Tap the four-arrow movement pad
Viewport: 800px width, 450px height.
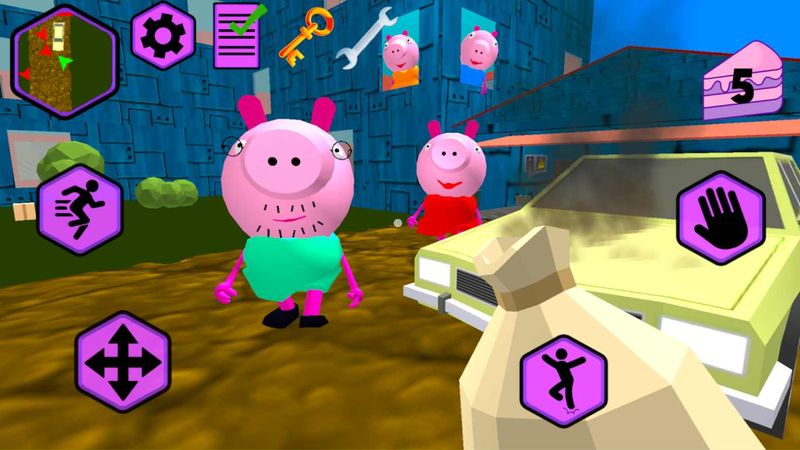tap(122, 360)
